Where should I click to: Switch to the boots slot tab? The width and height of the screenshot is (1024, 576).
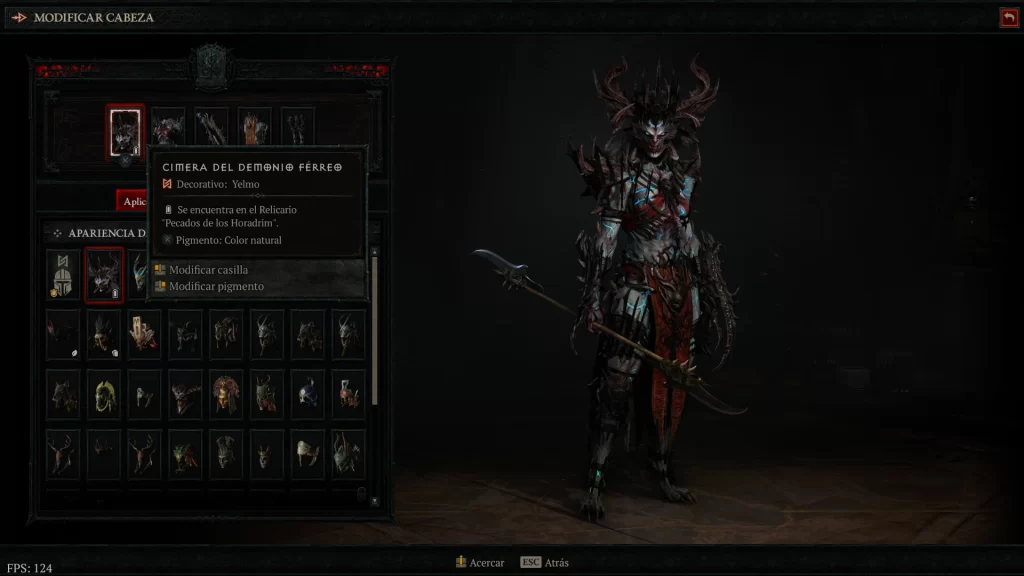pos(297,129)
